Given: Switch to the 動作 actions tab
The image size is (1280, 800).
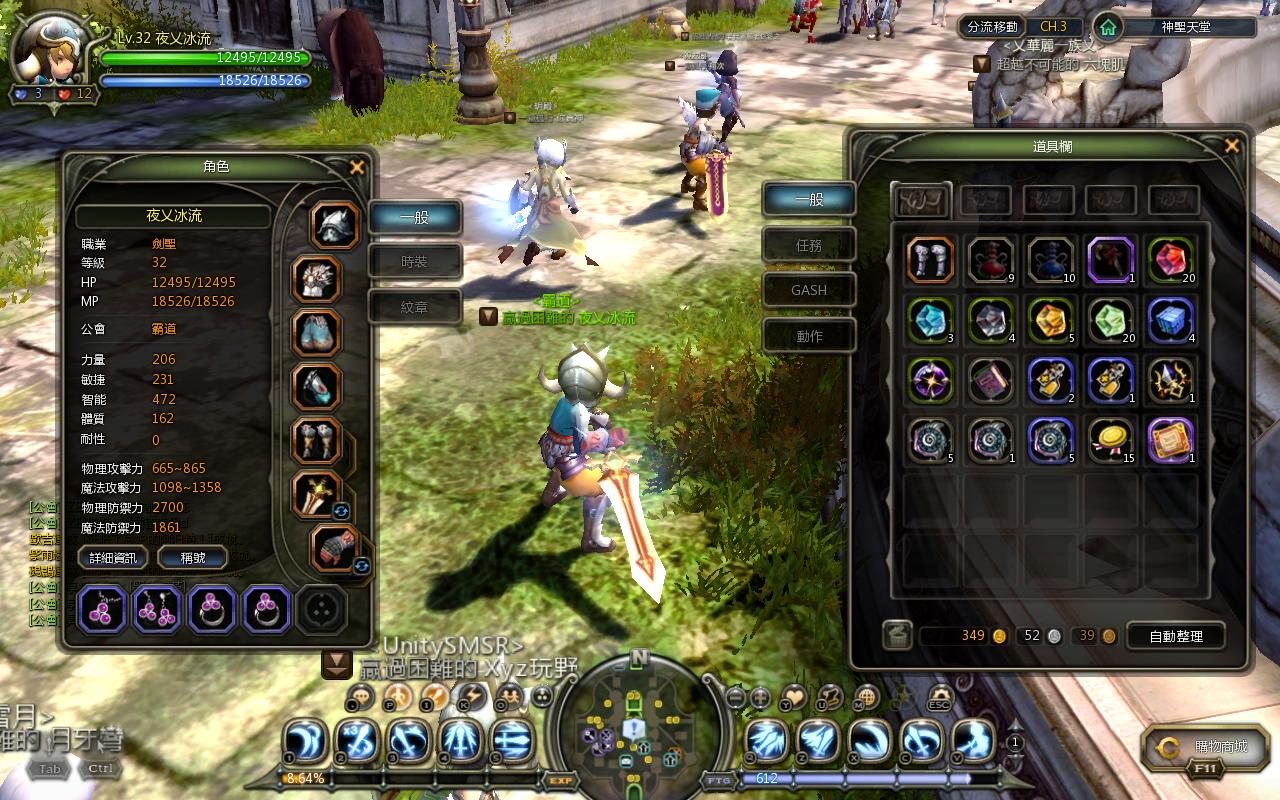Looking at the screenshot, I should [809, 336].
